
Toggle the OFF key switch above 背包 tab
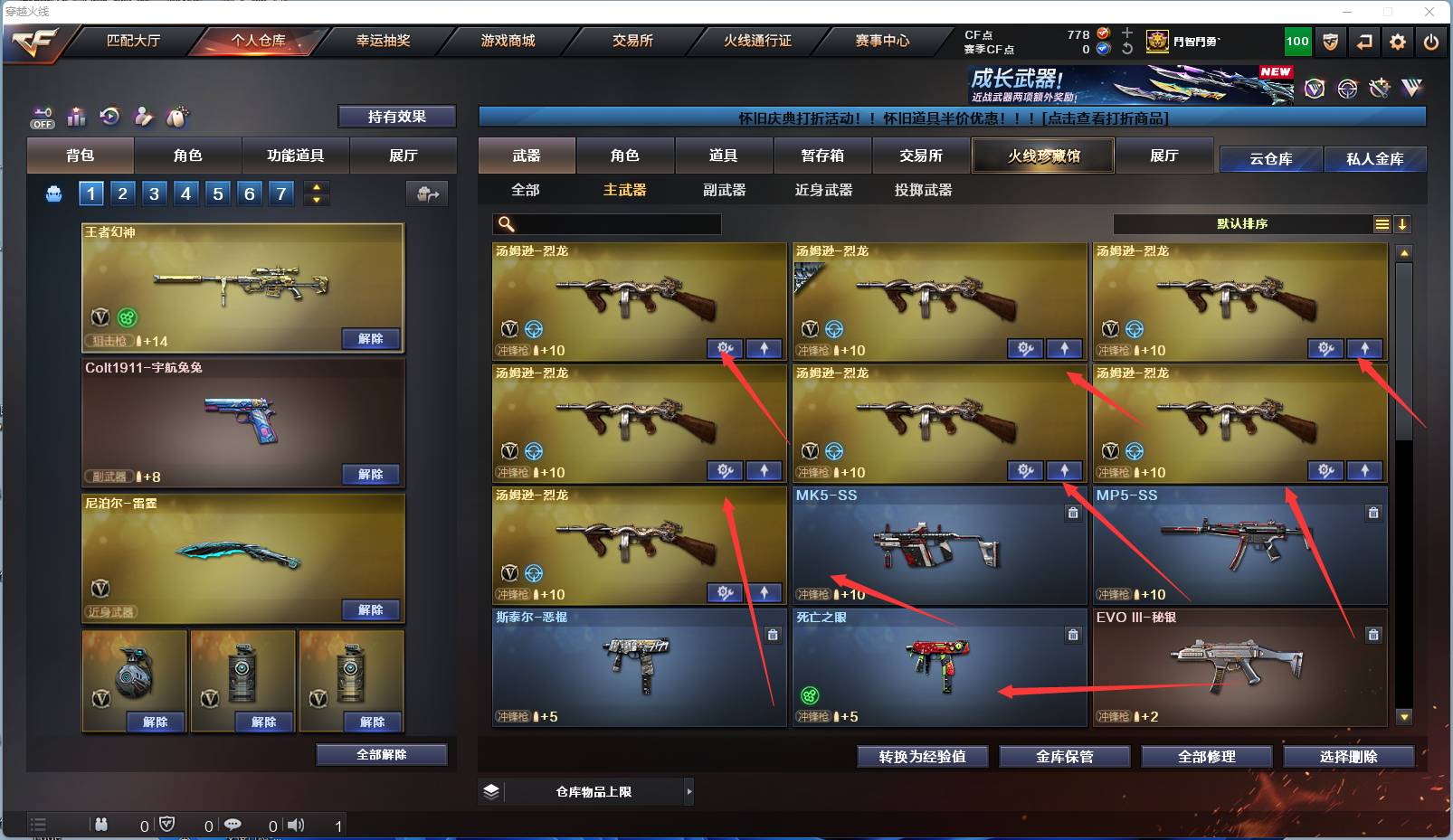(x=42, y=118)
